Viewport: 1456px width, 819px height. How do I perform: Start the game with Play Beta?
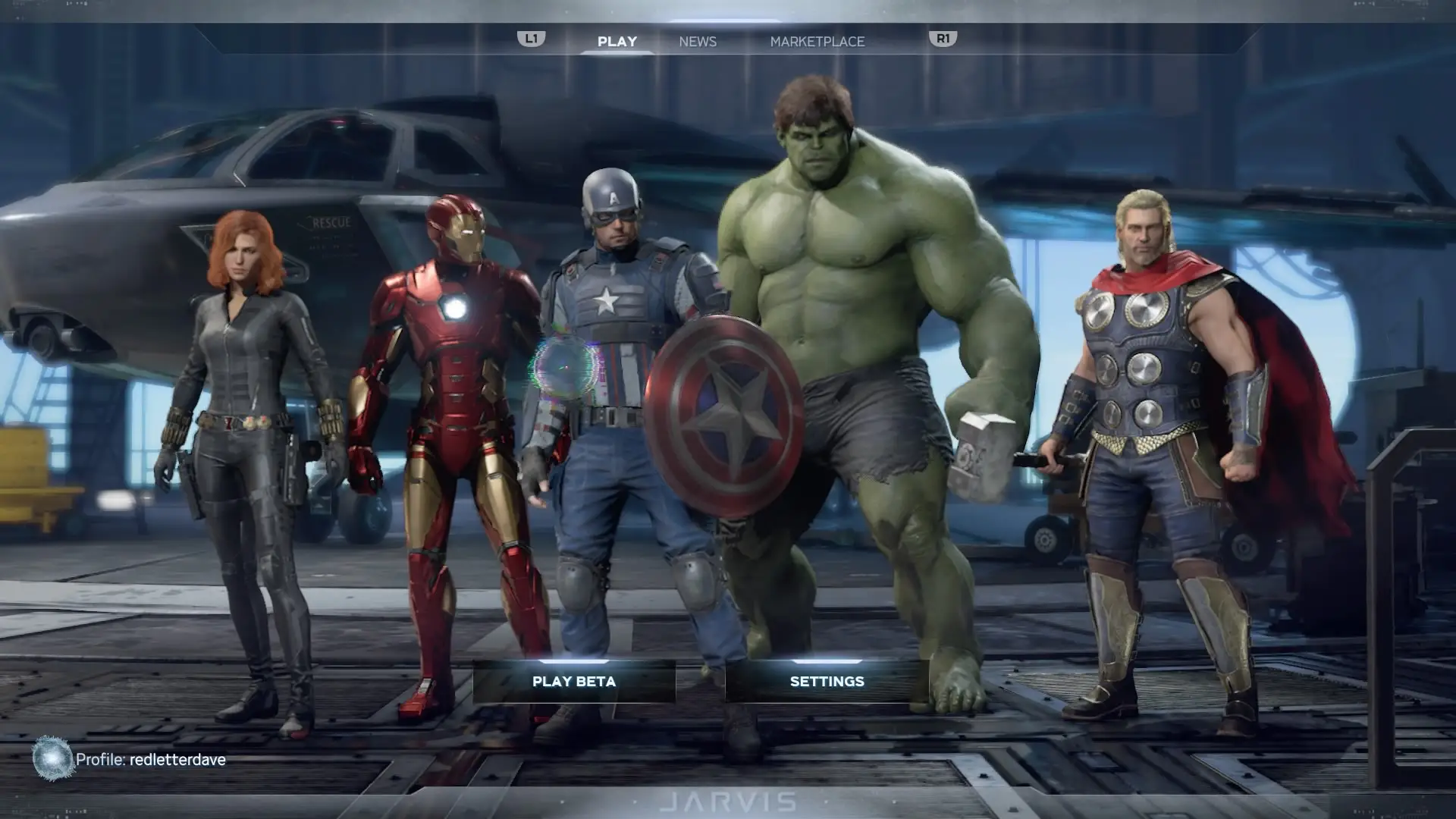[x=574, y=681]
